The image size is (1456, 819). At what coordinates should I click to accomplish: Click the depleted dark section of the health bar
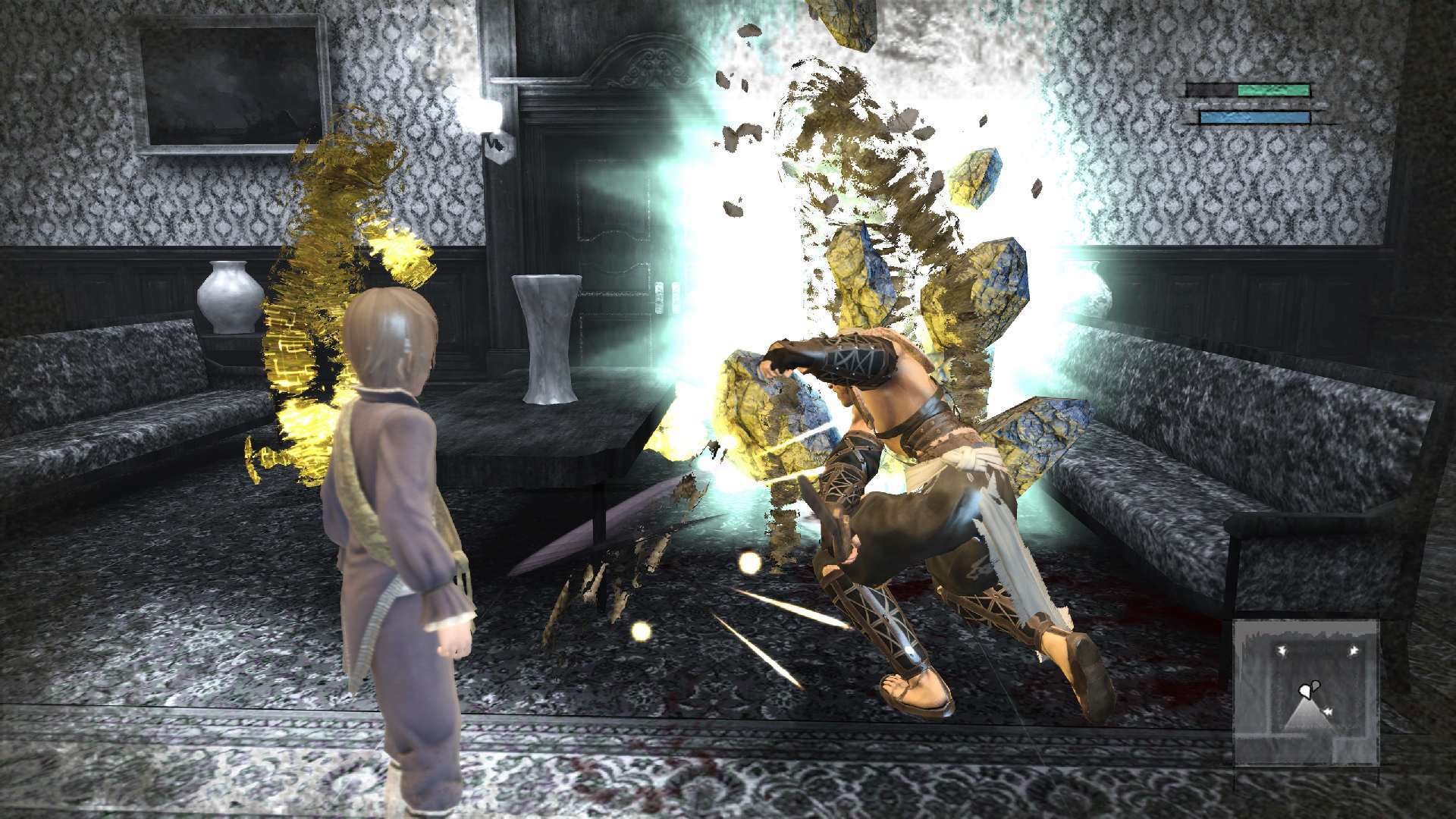pos(1210,89)
